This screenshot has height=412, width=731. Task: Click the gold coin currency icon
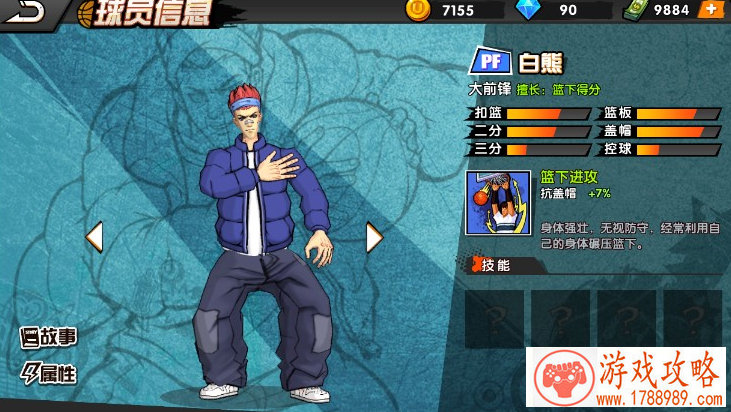click(x=418, y=10)
